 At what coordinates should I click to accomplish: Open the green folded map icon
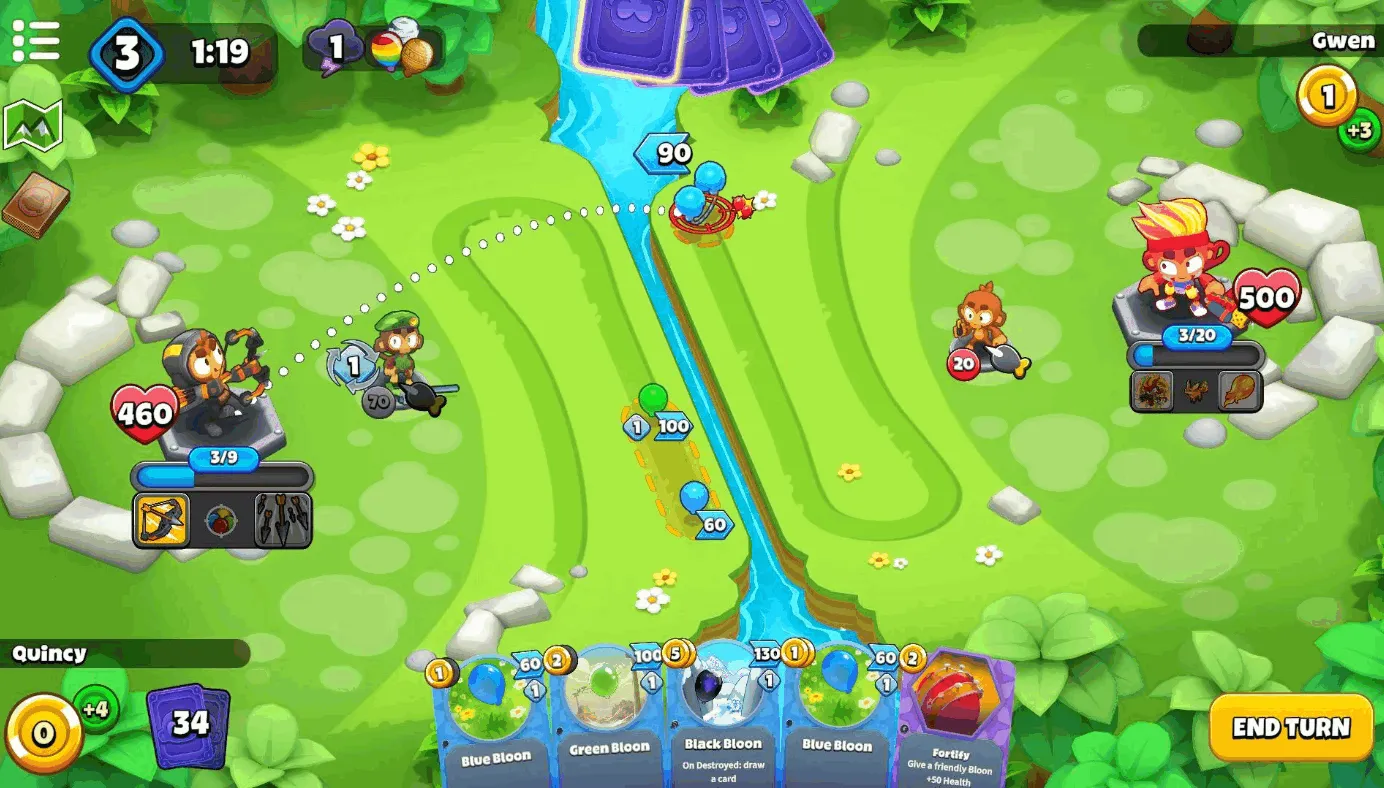[33, 125]
